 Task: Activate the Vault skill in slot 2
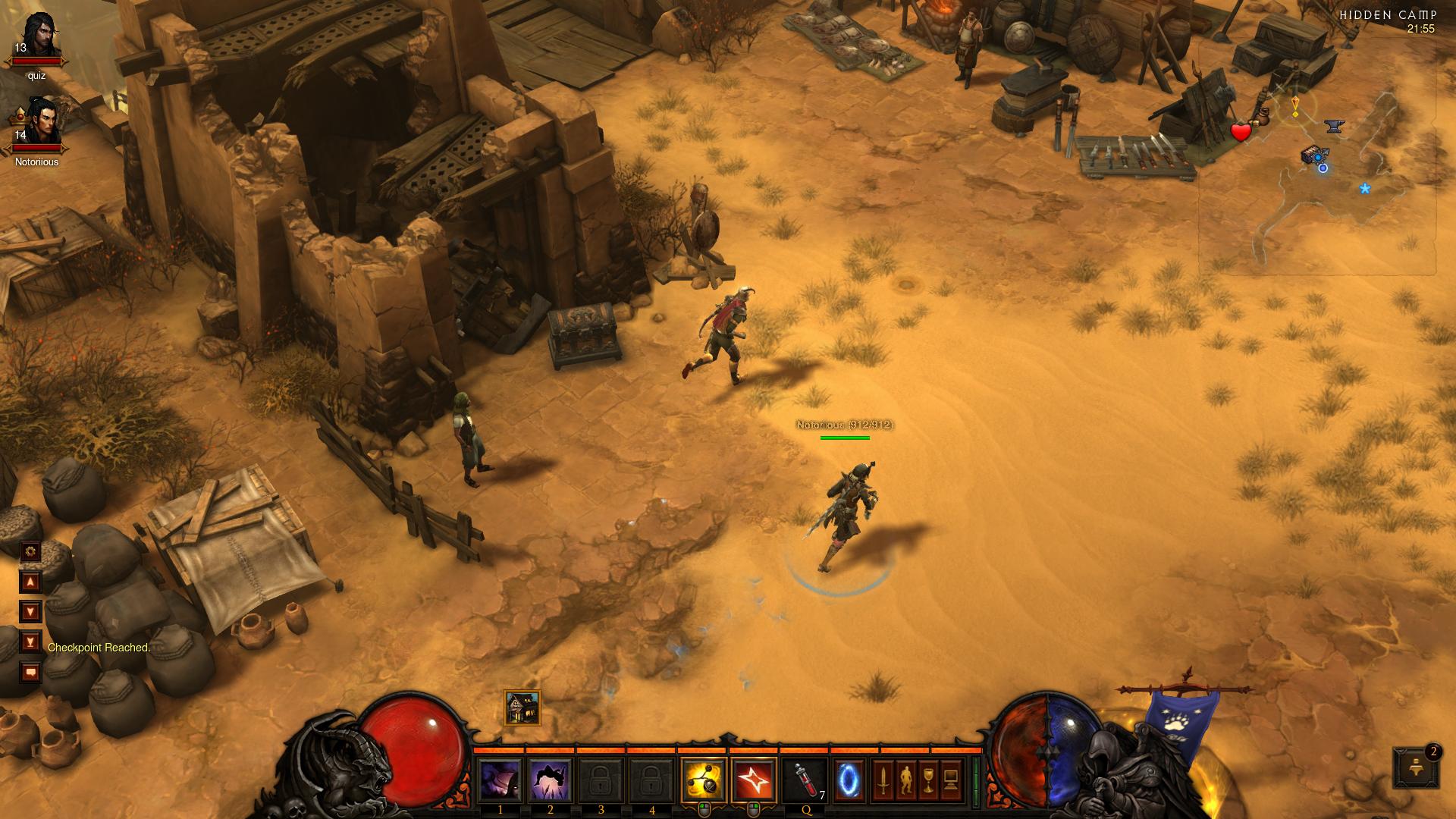[x=551, y=779]
